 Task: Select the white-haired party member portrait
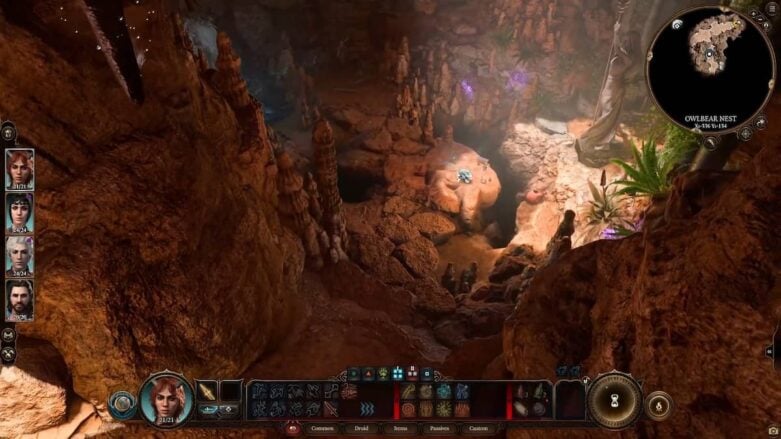click(19, 254)
